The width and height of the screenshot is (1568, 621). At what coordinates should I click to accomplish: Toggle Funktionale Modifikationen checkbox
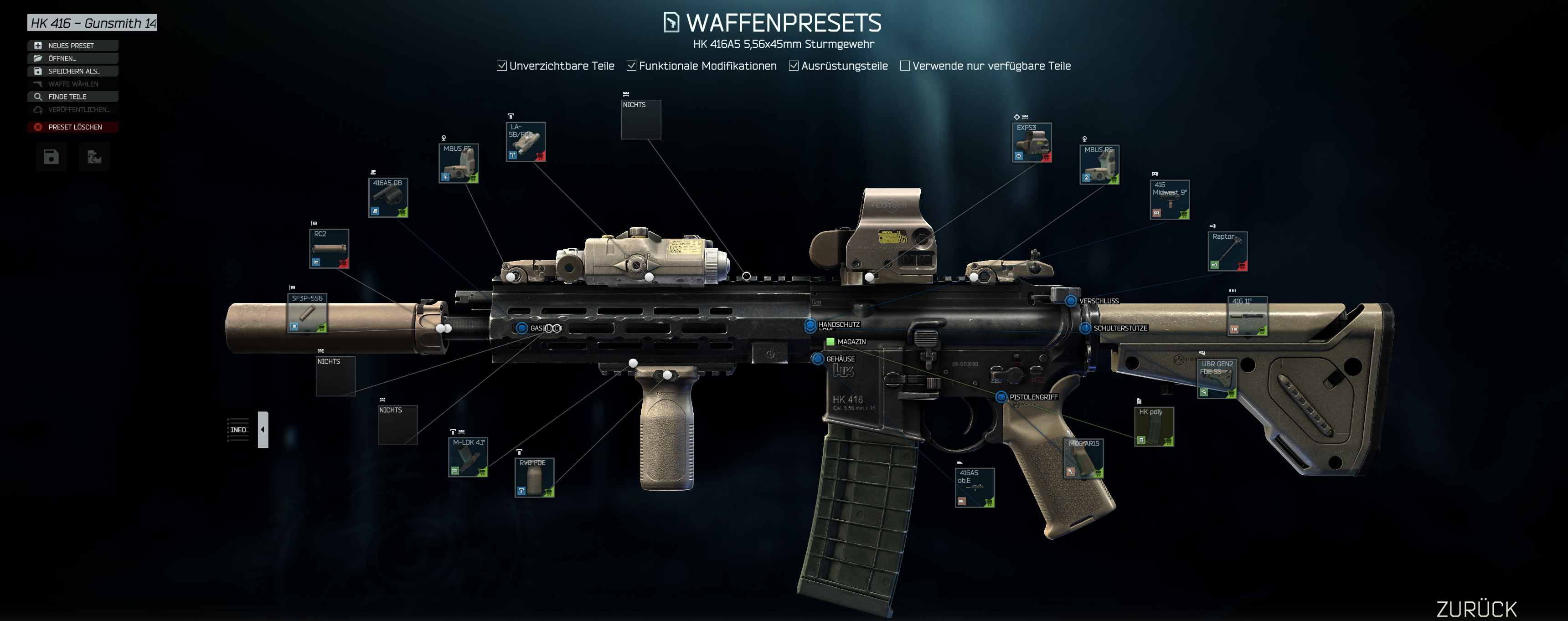pyautogui.click(x=632, y=66)
